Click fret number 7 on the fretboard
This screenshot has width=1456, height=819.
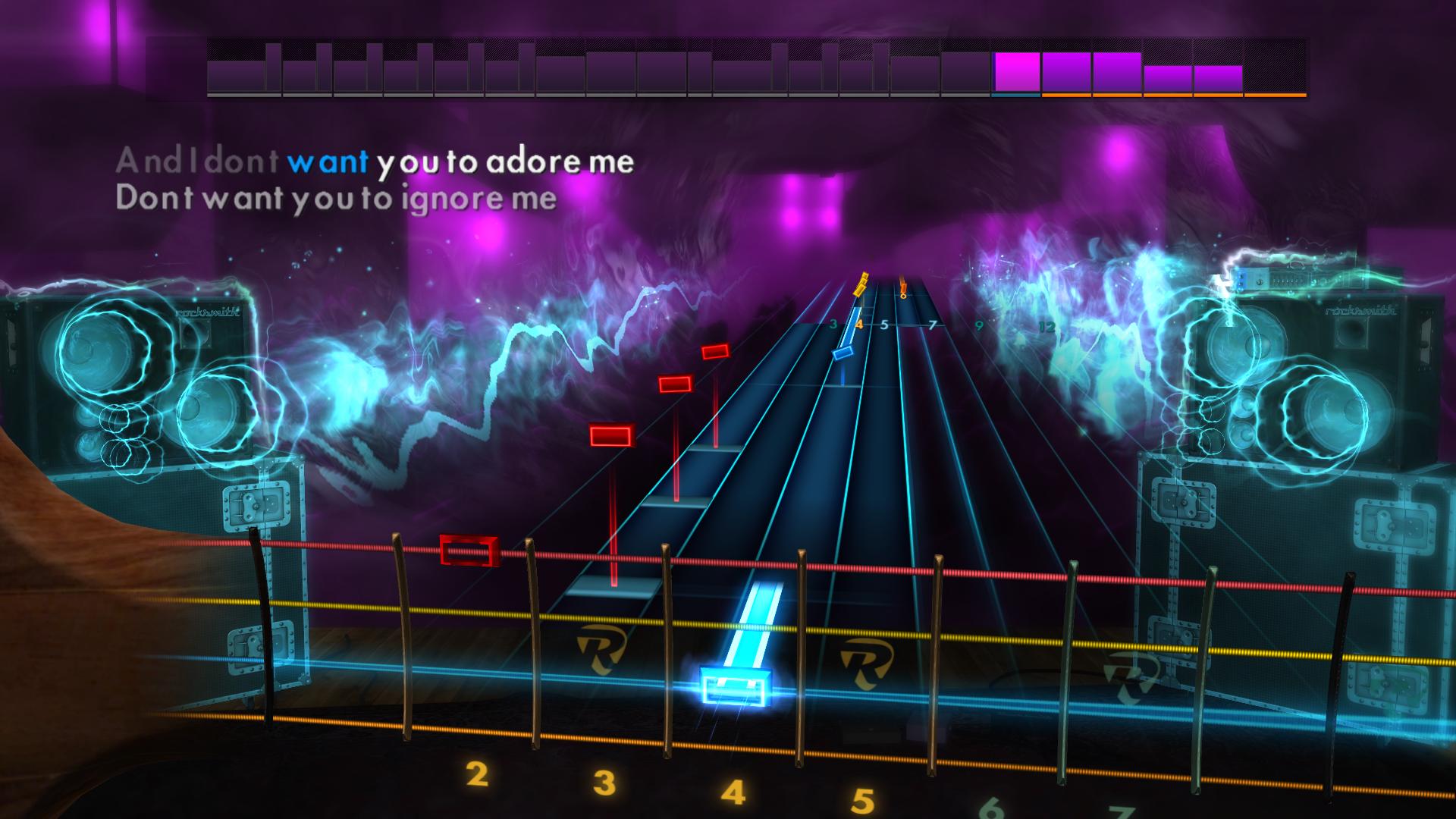click(931, 325)
